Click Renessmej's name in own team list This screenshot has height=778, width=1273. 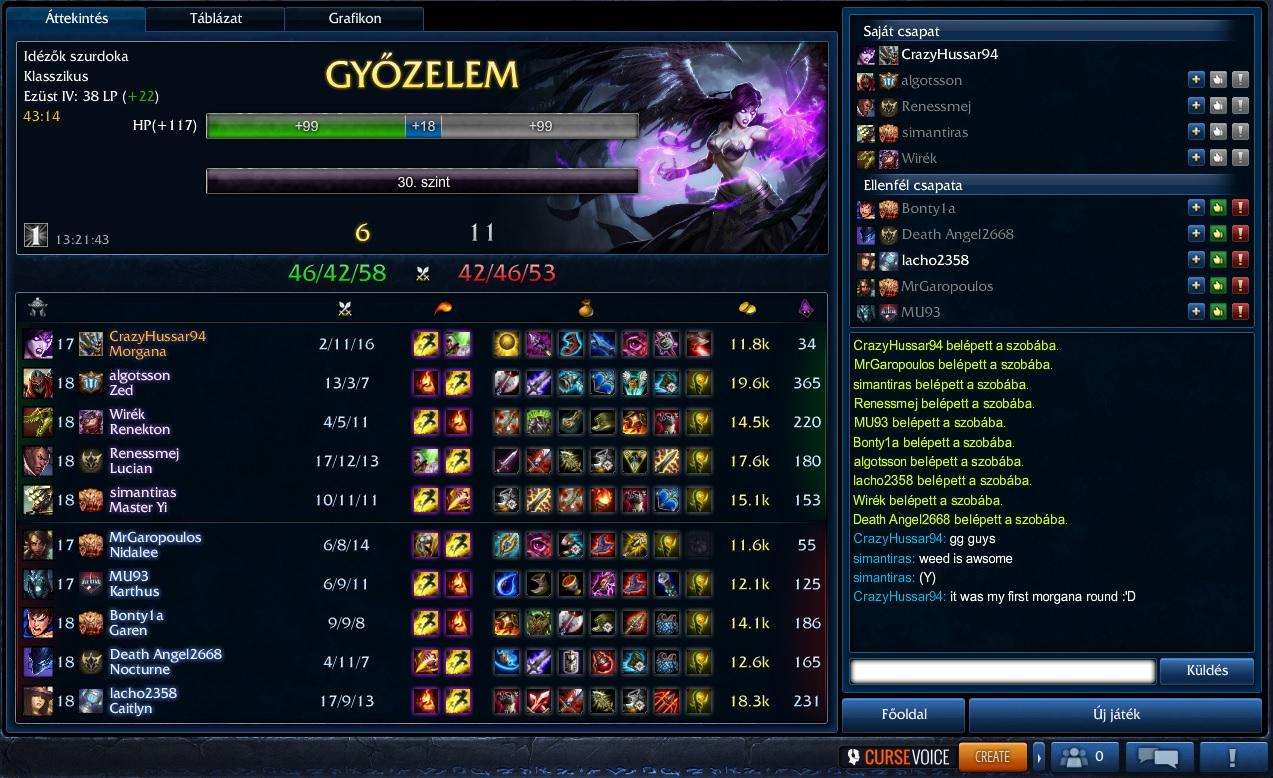point(936,106)
